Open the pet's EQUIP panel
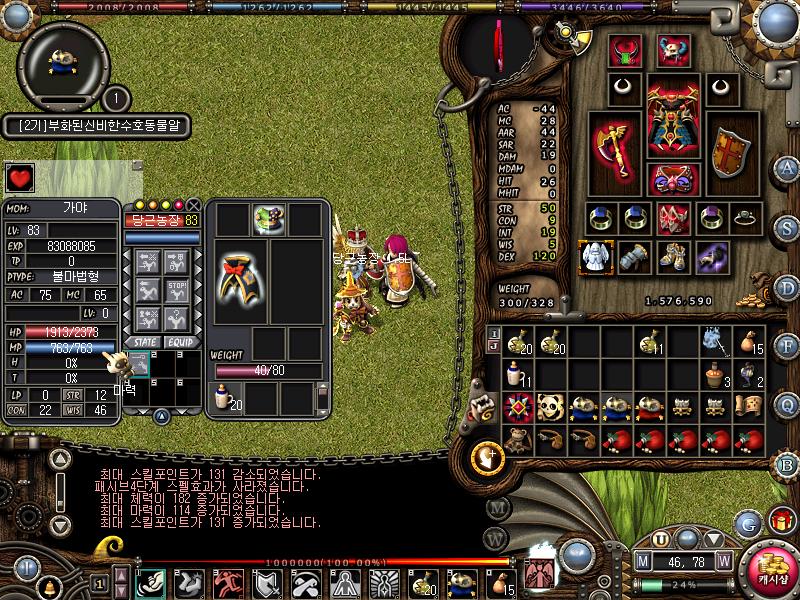 180,342
